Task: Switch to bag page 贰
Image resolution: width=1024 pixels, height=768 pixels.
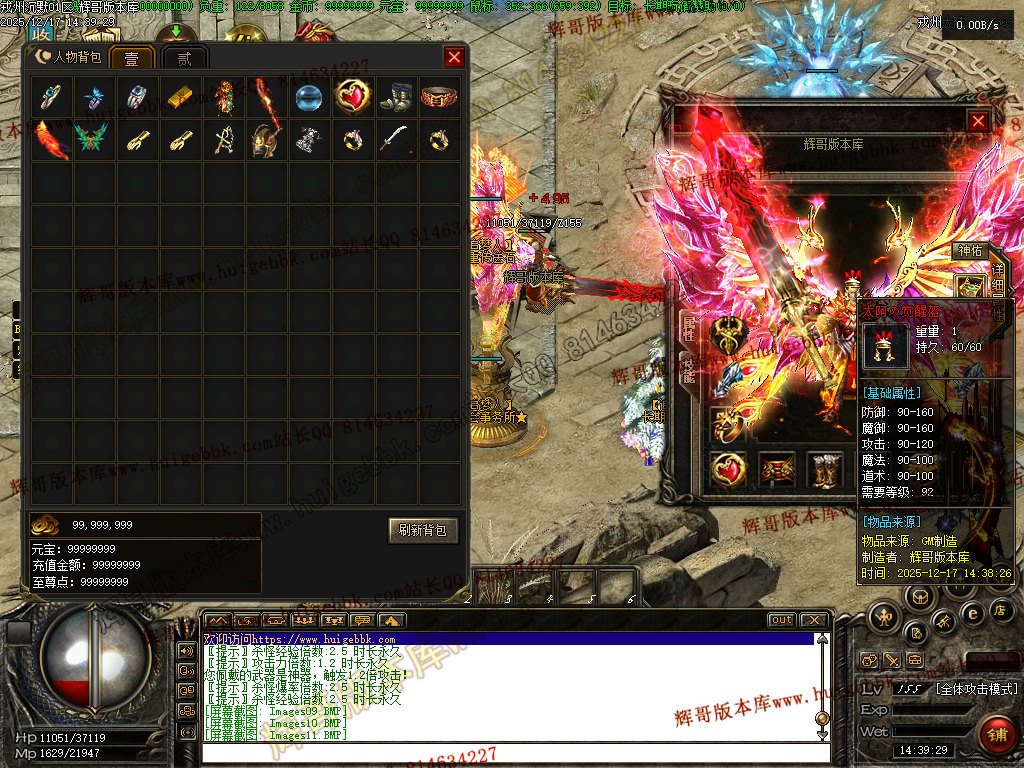Action: pos(184,58)
